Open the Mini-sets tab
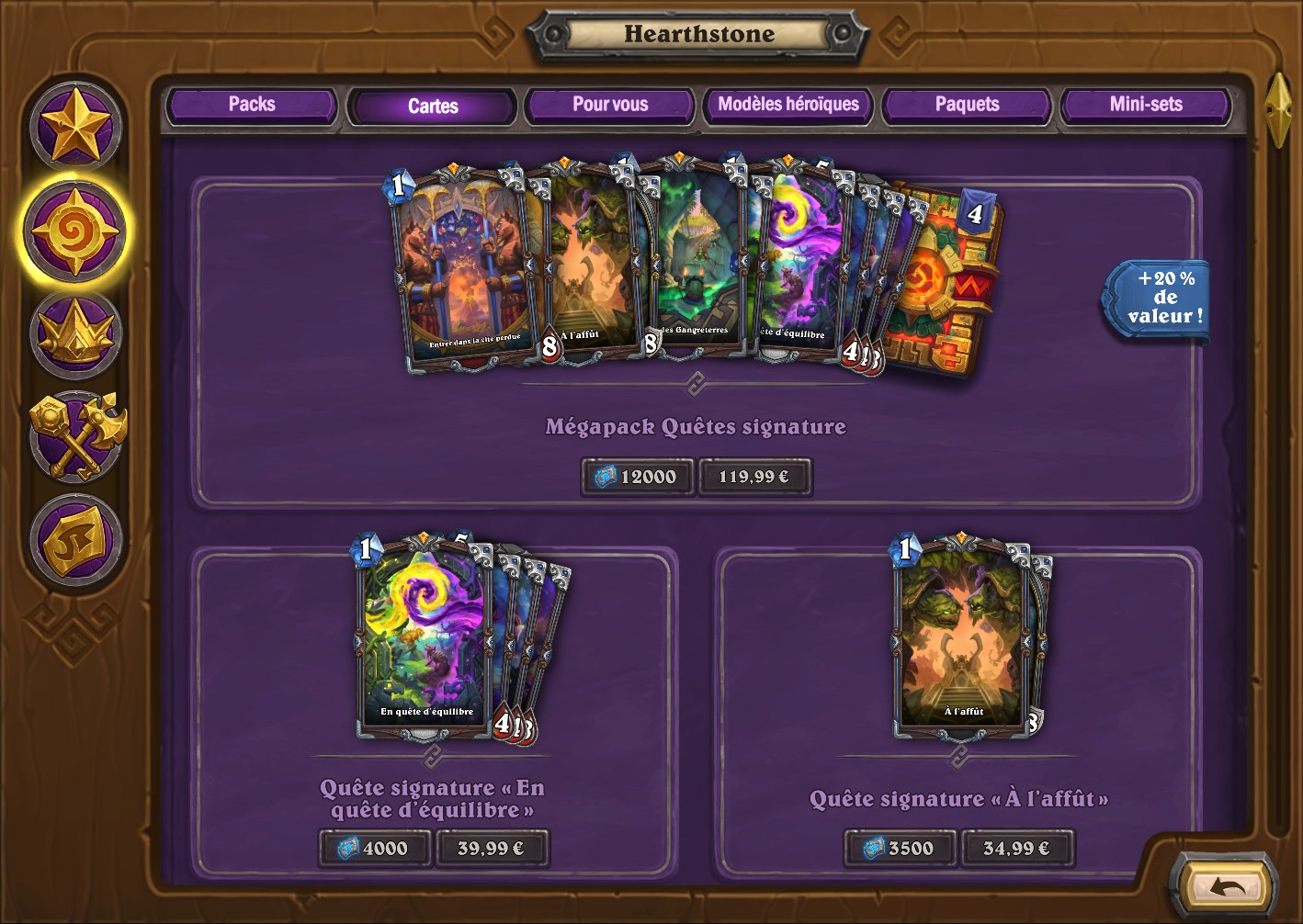 1145,105
